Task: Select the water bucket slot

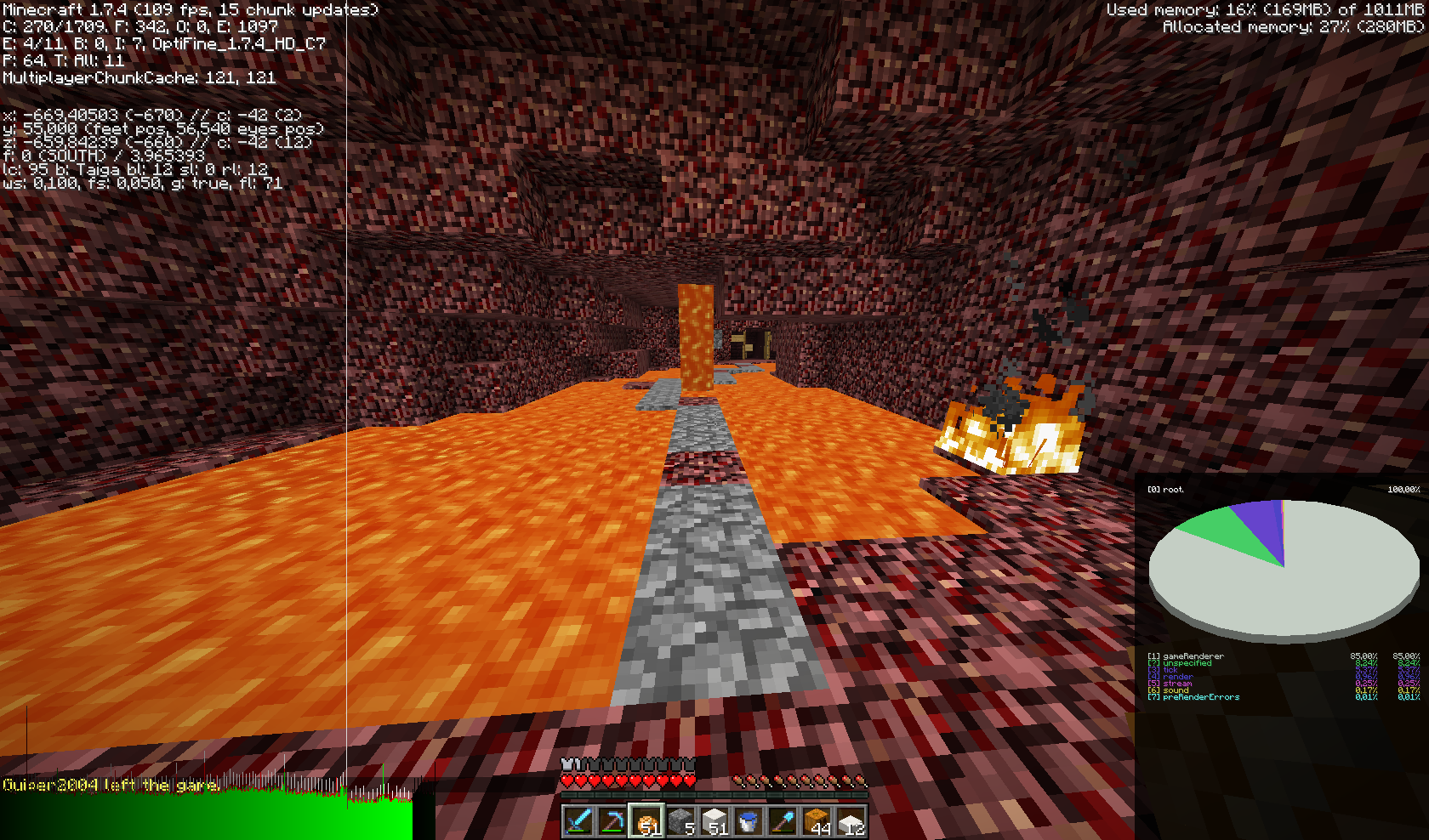Action: [749, 820]
